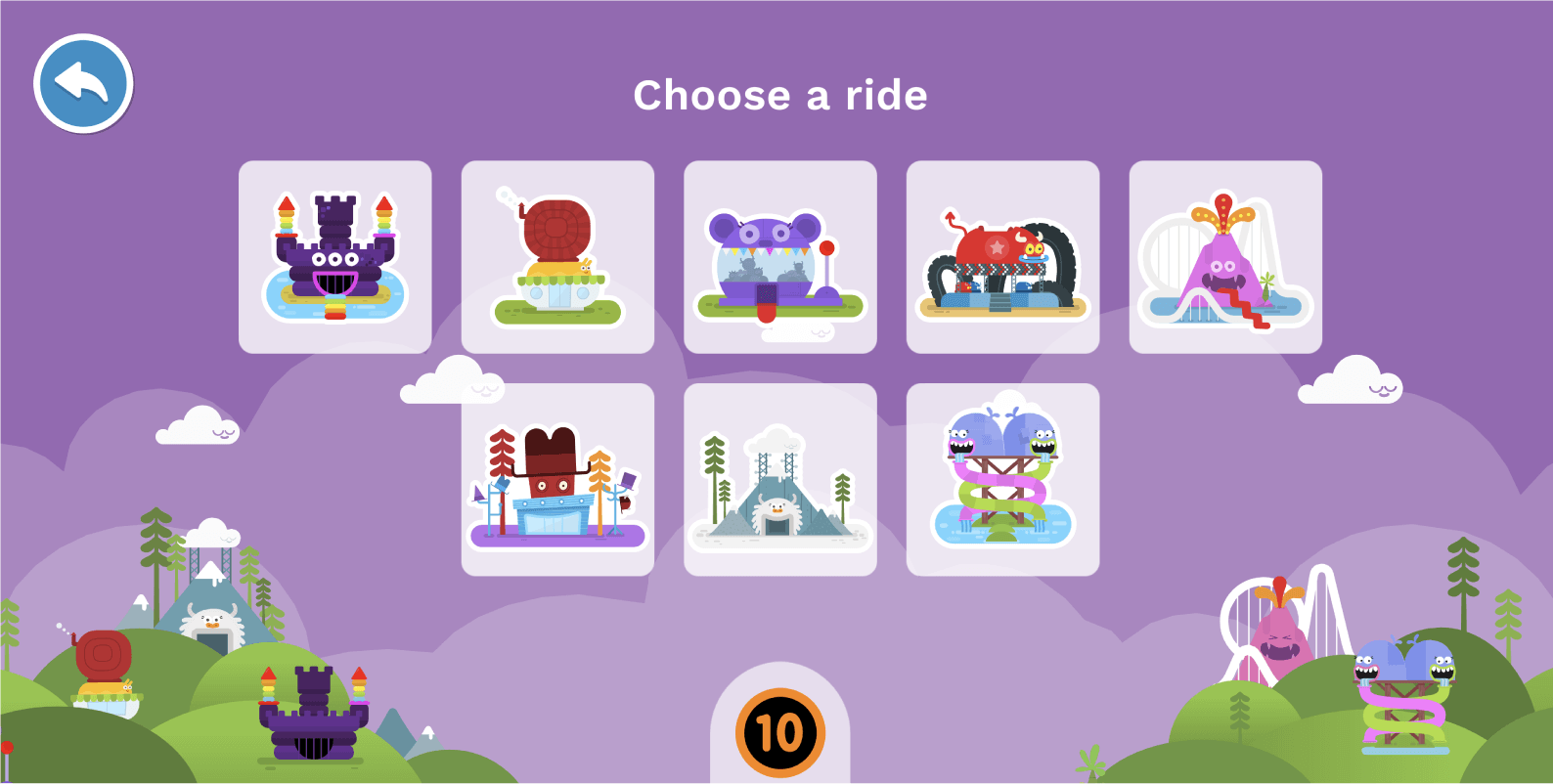
Task: Select the twin monster water slide ride
Action: (x=1002, y=476)
